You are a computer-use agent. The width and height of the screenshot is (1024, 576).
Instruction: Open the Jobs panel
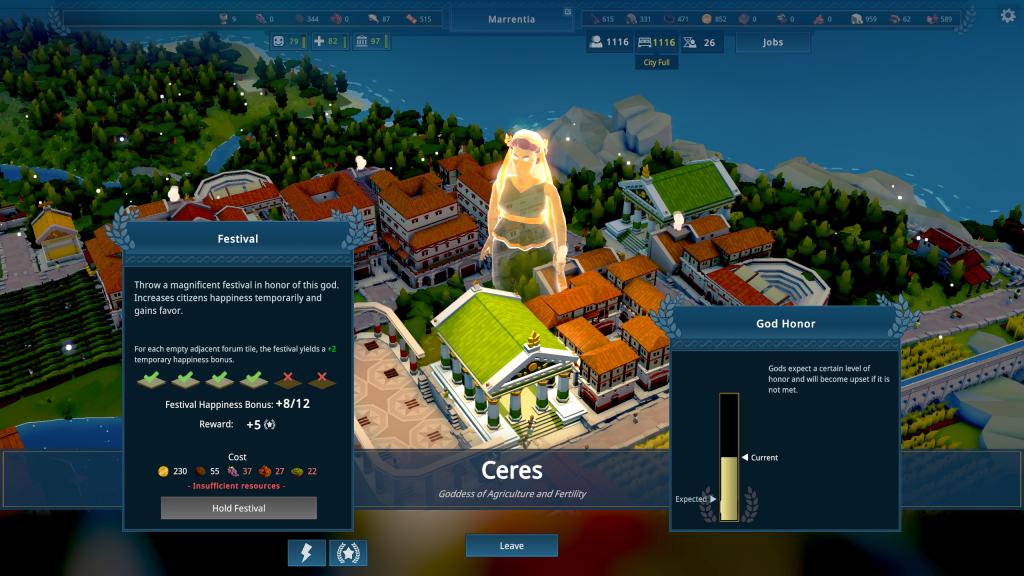coord(772,42)
